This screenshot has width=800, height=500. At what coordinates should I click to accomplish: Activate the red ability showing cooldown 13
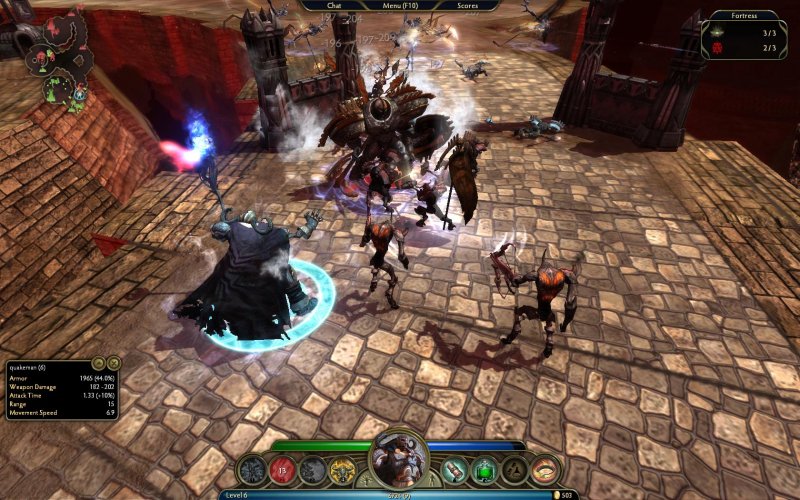pos(283,470)
